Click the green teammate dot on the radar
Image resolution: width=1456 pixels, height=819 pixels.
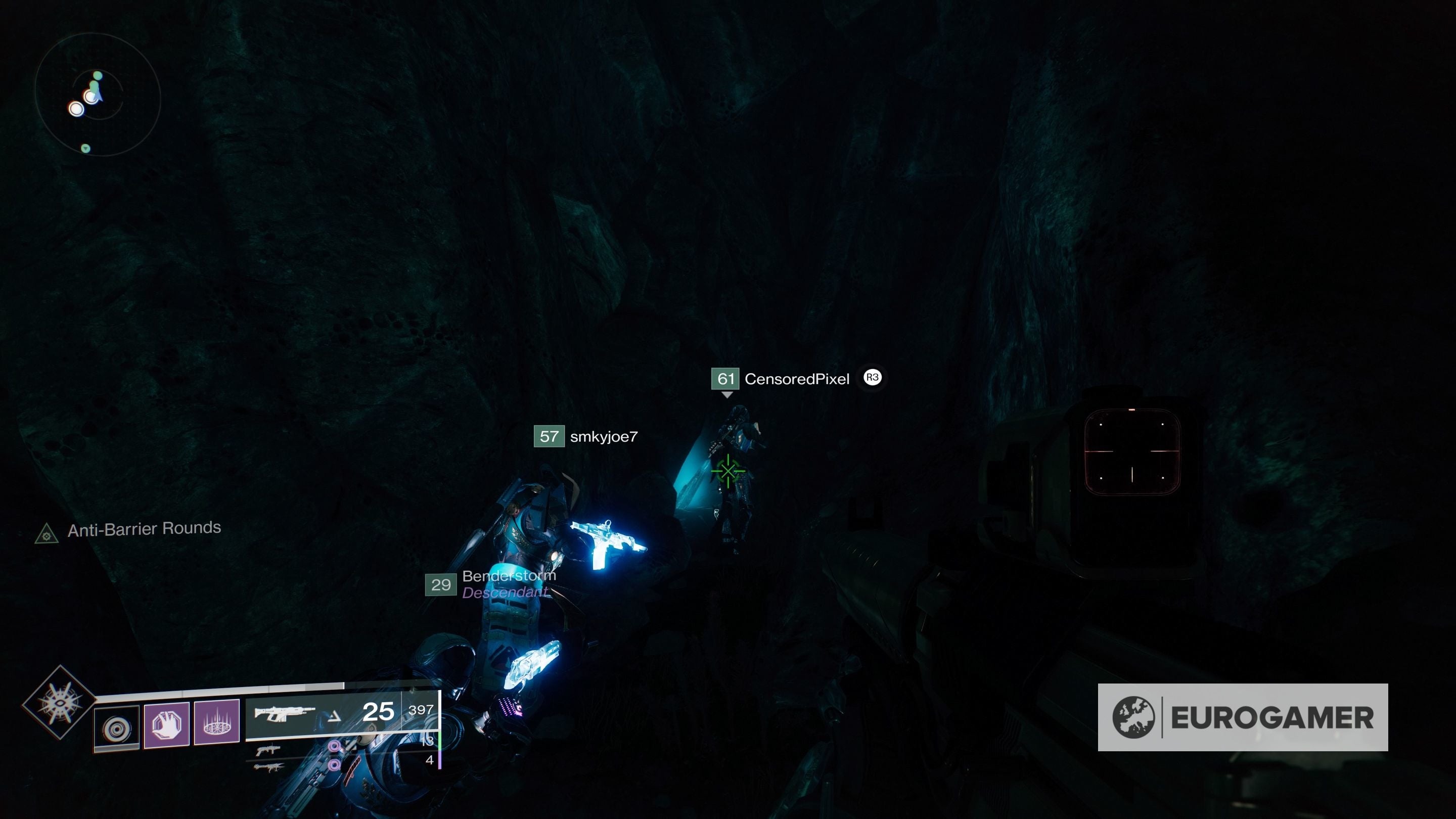[x=97, y=75]
